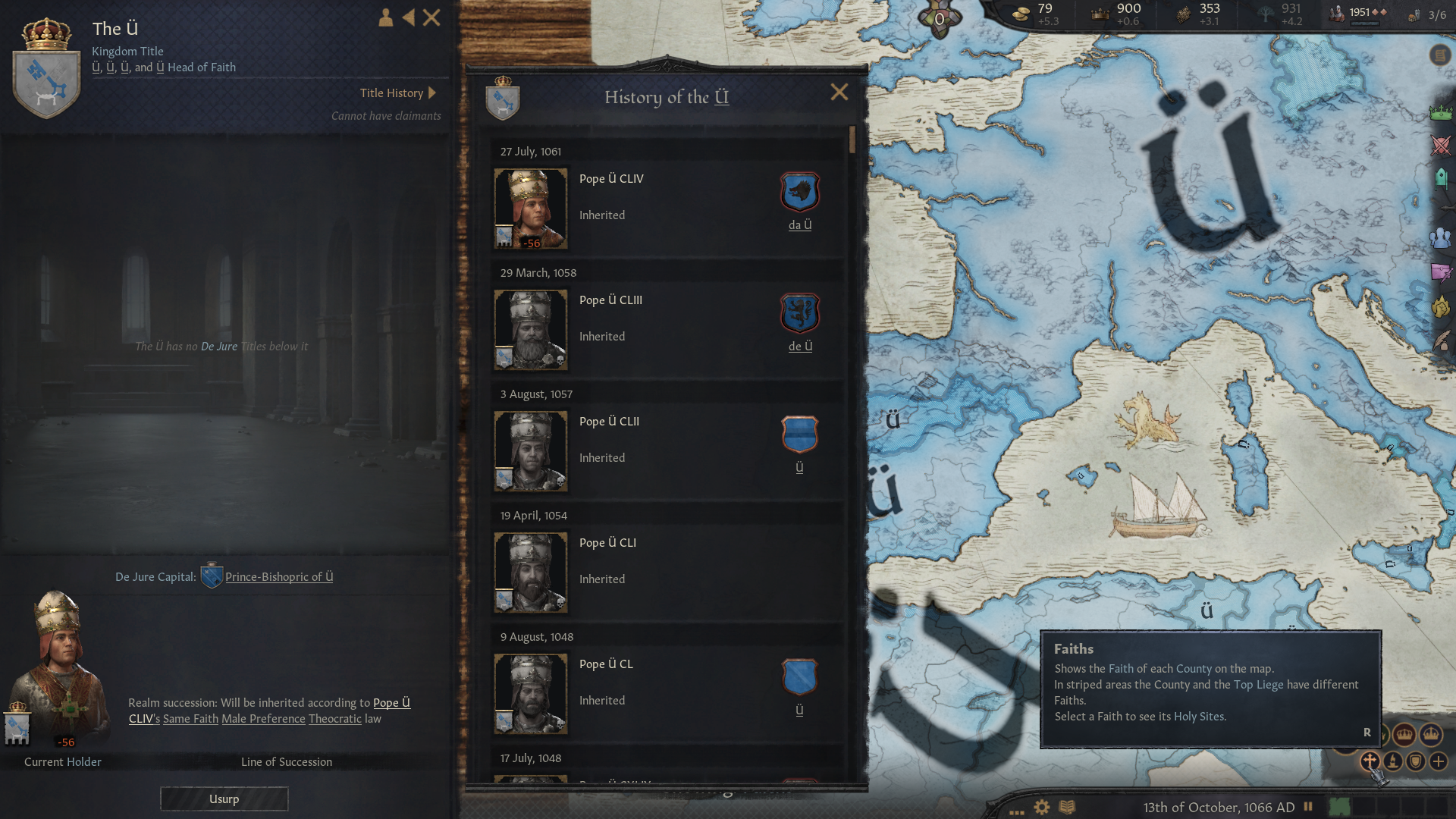The width and height of the screenshot is (1456, 819).
Task: Toggle the pause button beside the date
Action: point(1308,807)
